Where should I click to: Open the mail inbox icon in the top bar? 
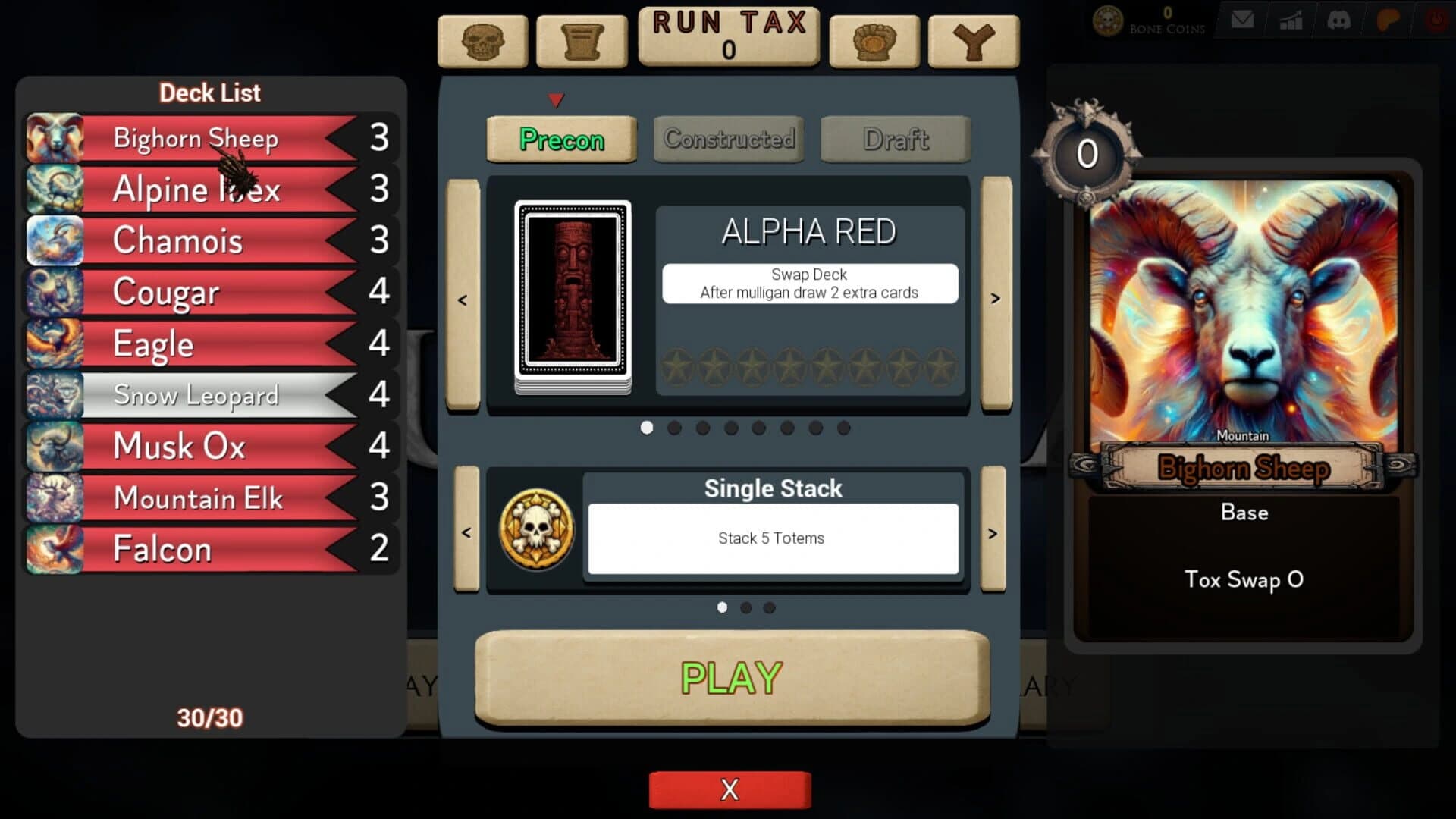(x=1242, y=19)
